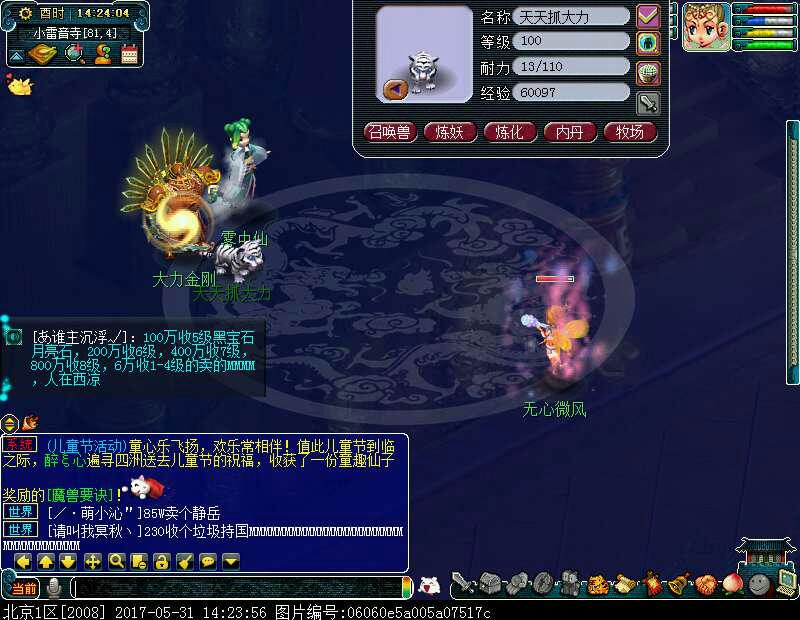Go to the 牧场 ranch button

pos(630,132)
